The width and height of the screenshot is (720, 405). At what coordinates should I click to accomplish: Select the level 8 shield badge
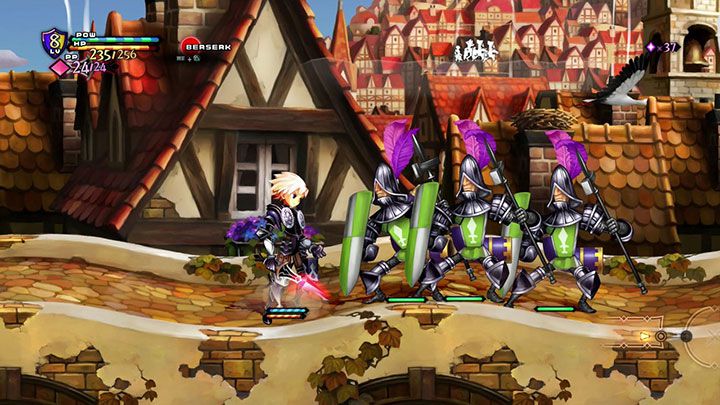pos(51,42)
